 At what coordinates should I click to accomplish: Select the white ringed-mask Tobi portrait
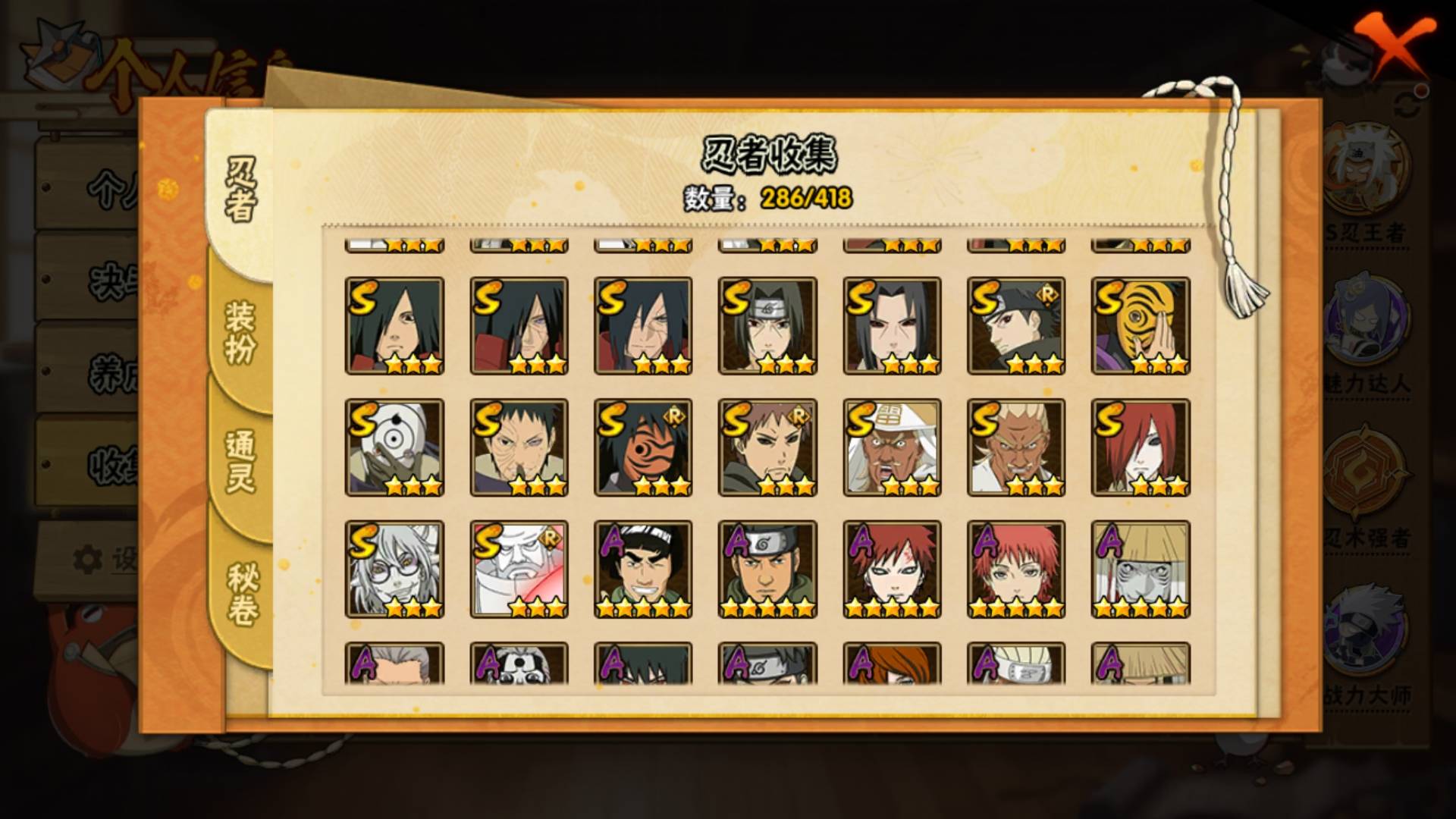click(394, 447)
